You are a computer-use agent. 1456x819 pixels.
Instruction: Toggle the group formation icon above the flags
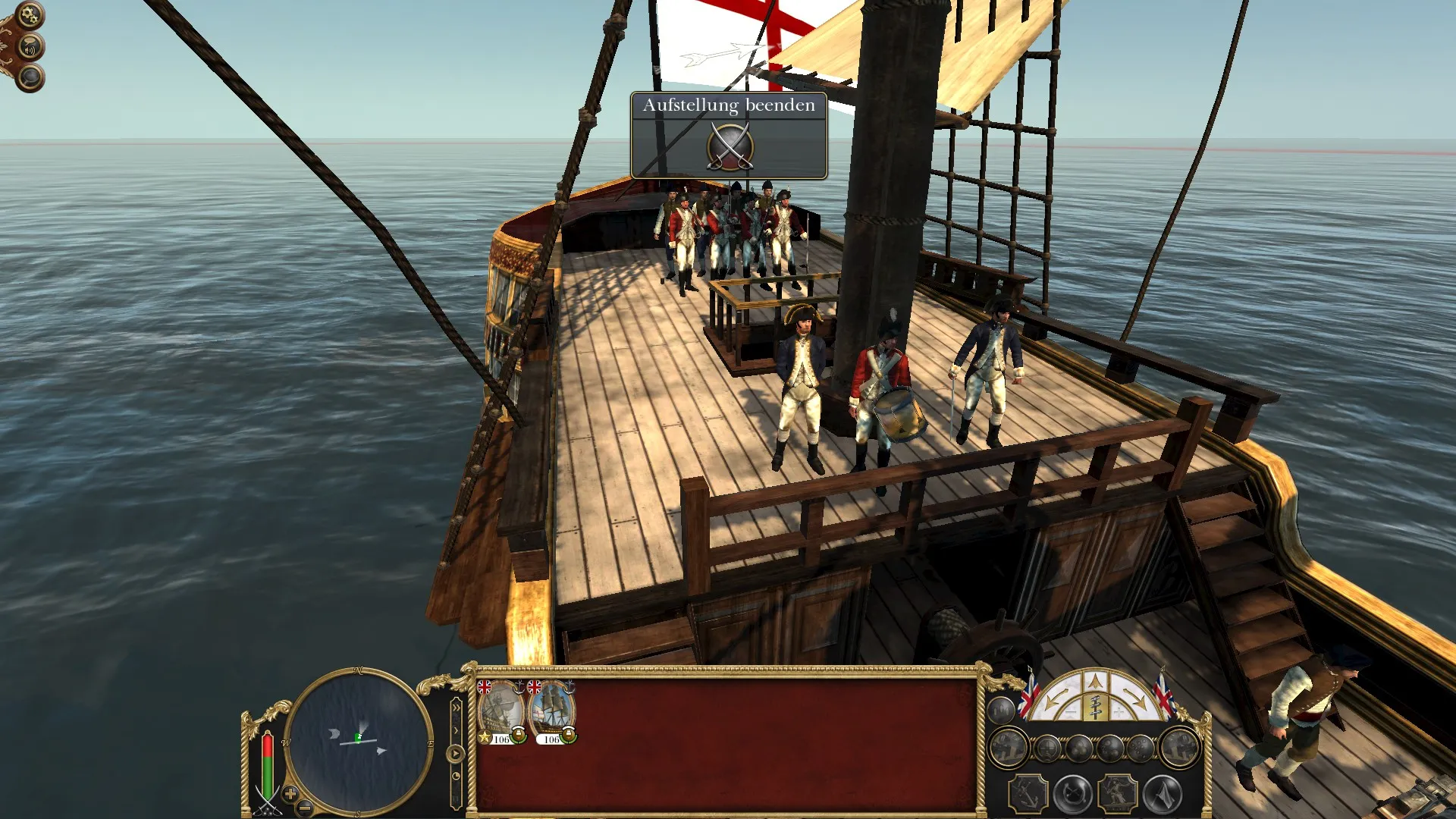pos(1000,711)
